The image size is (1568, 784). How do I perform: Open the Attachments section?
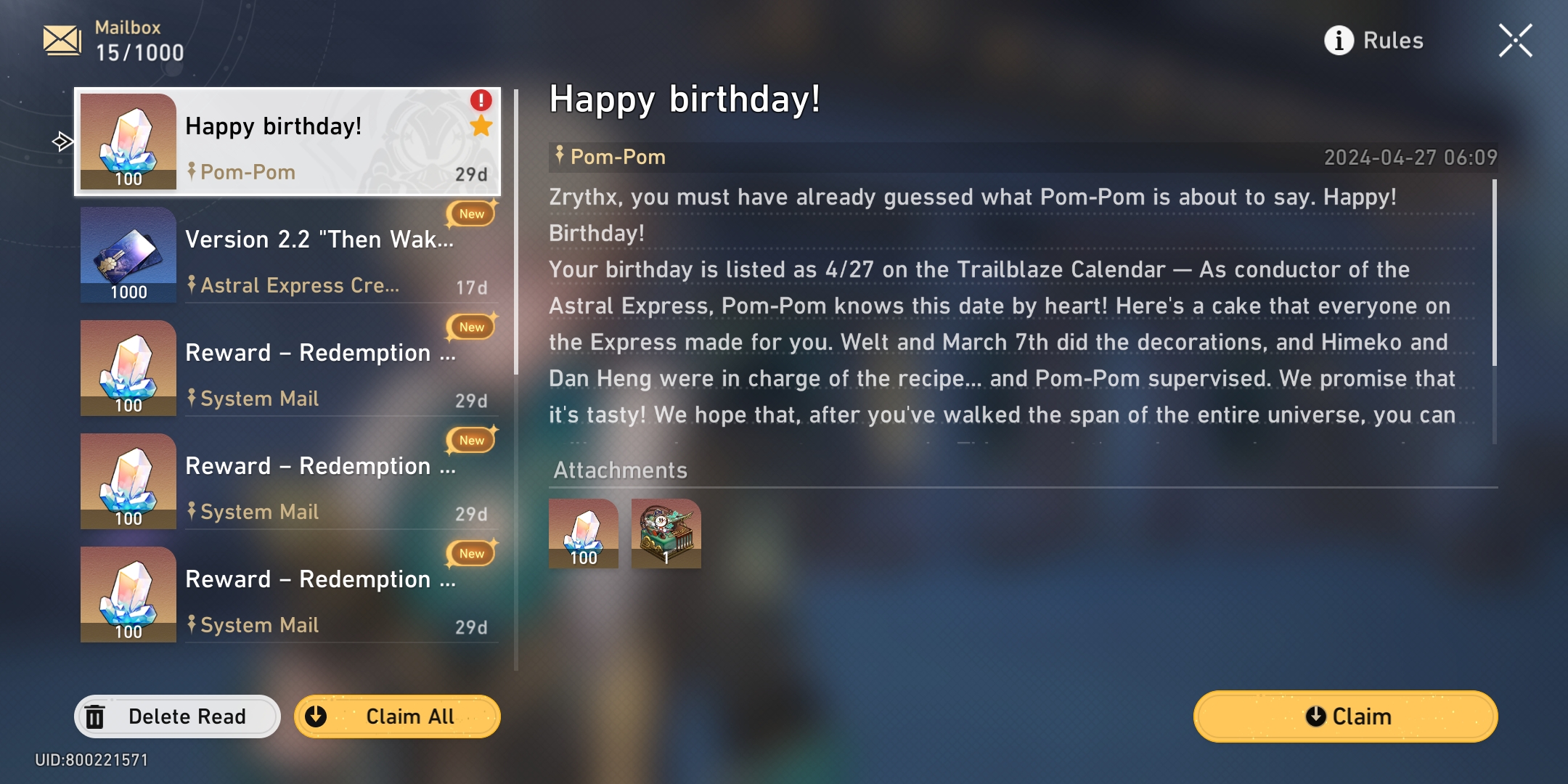(621, 470)
